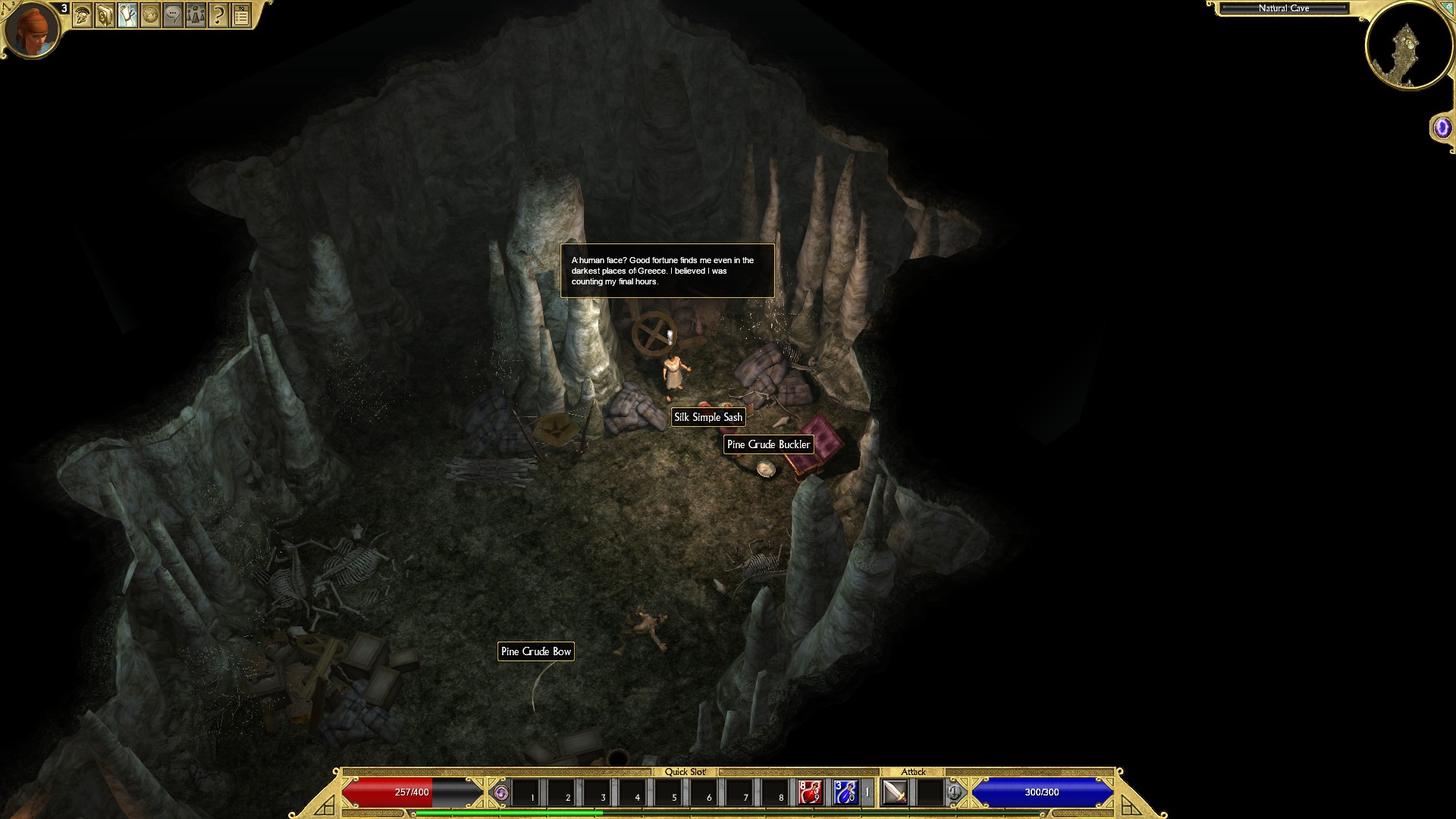Pick up the Pine Crude Bow label
The width and height of the screenshot is (1456, 819).
[x=535, y=651]
